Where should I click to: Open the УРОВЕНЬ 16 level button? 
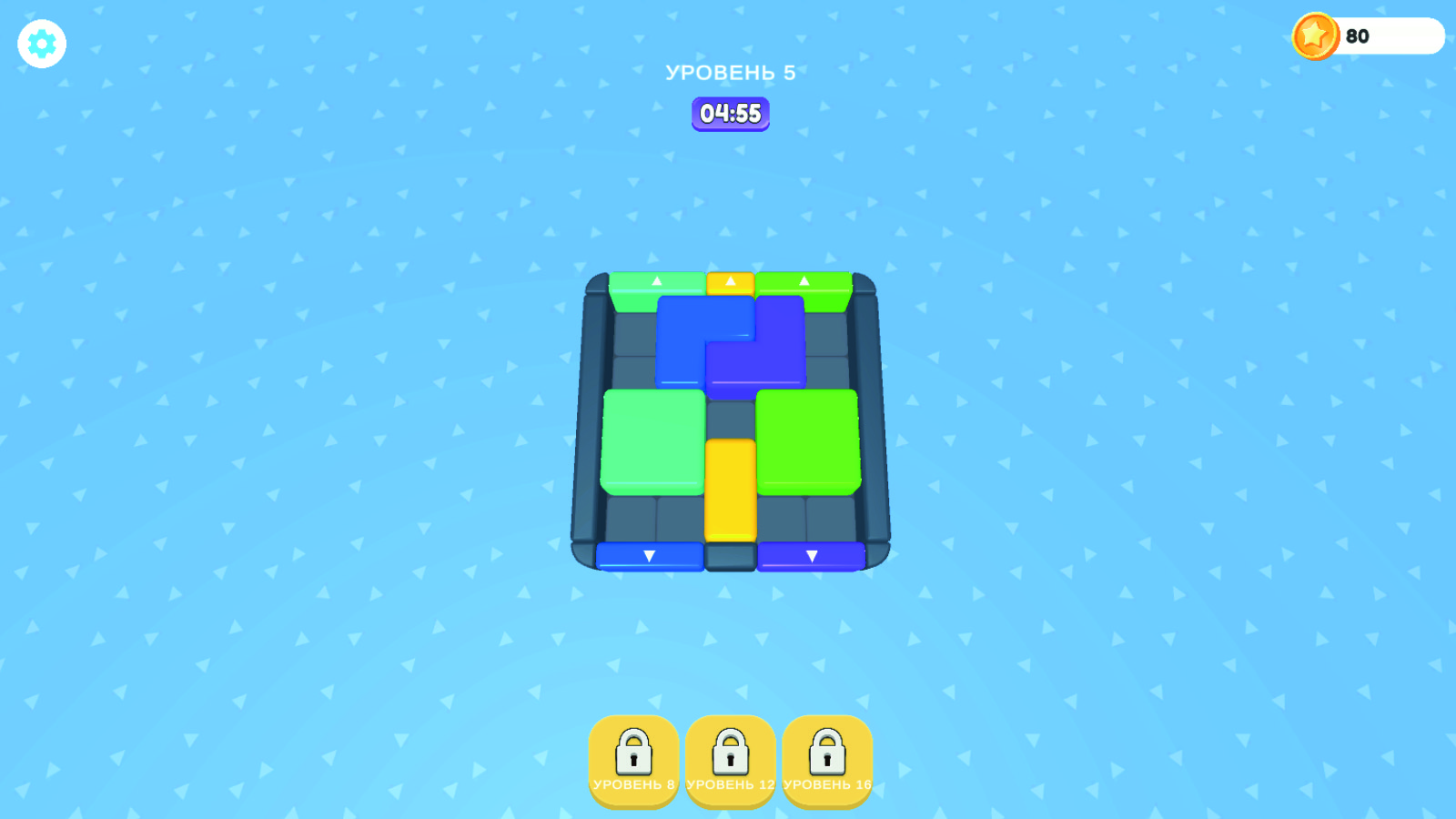point(826,763)
